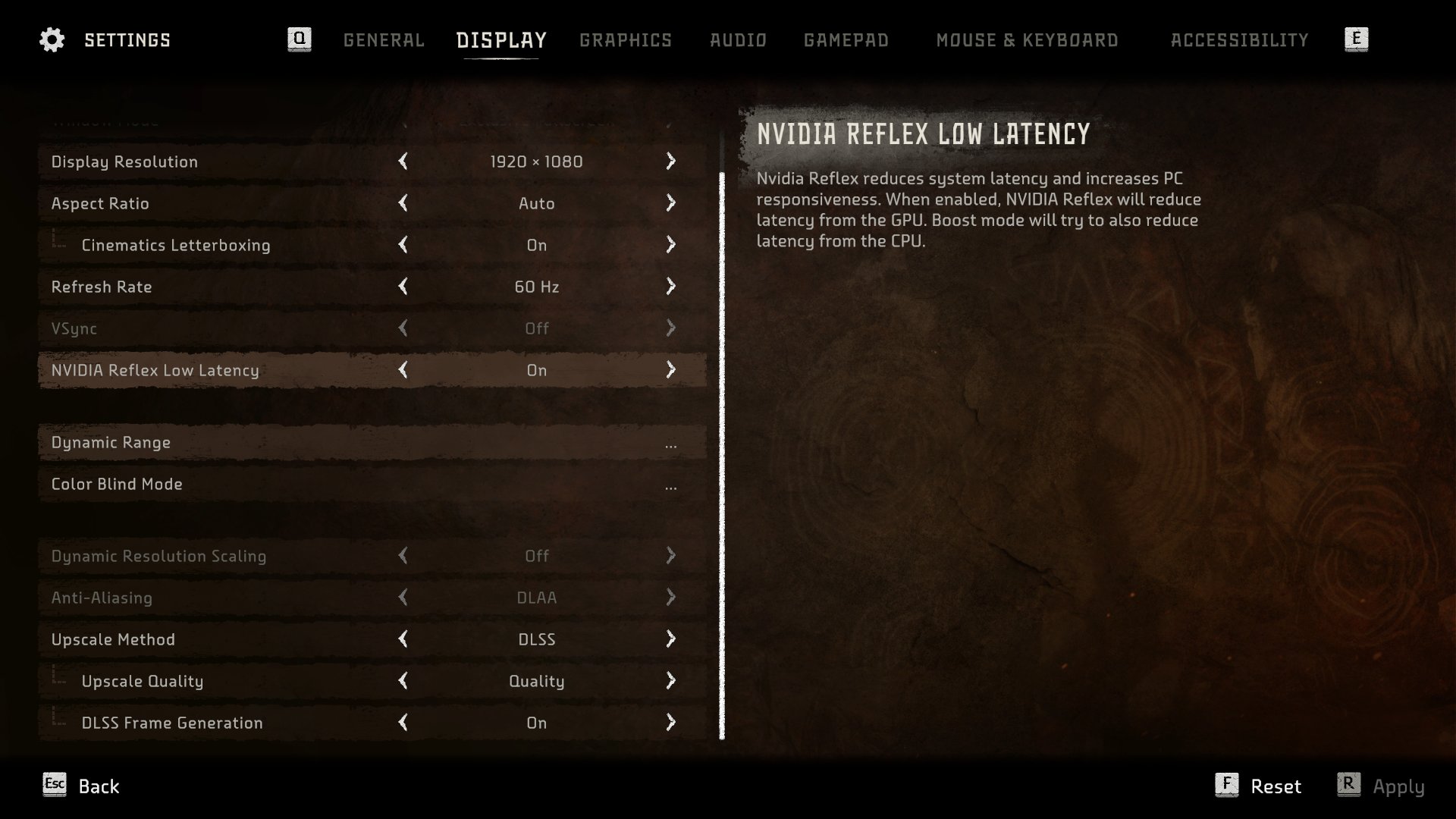This screenshot has width=1456, height=819.
Task: Click the Refresh Rate left arrow
Action: 403,287
